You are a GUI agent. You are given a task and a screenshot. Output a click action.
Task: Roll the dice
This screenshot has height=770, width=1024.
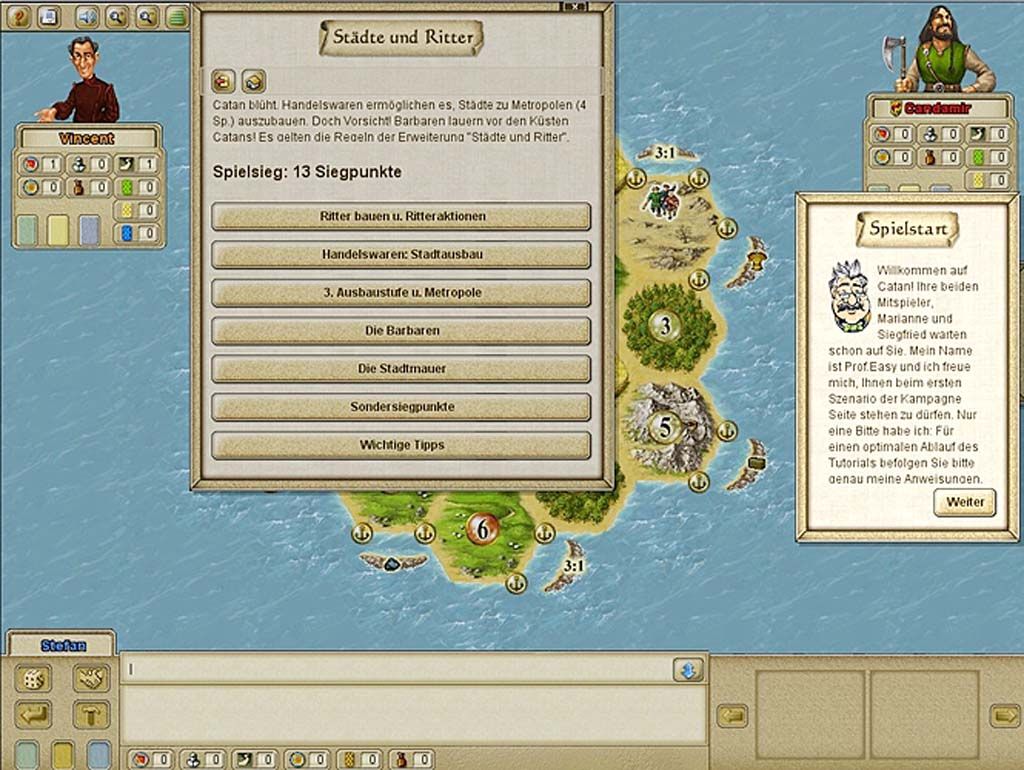32,678
